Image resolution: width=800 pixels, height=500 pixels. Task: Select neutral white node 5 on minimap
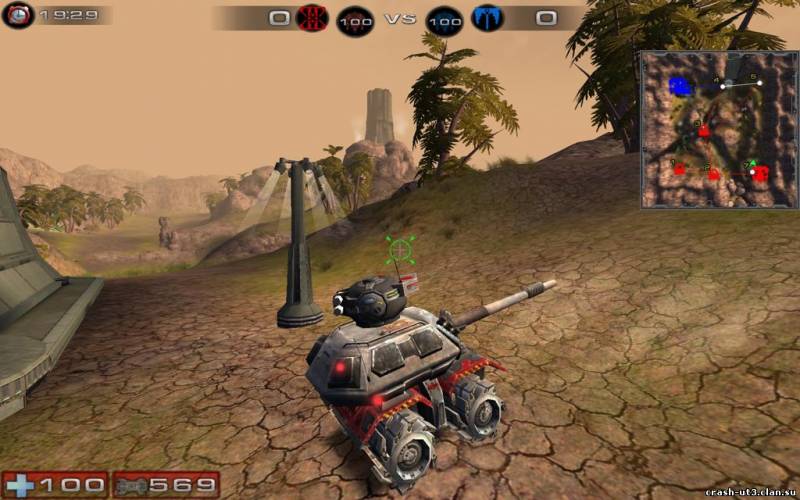(759, 83)
